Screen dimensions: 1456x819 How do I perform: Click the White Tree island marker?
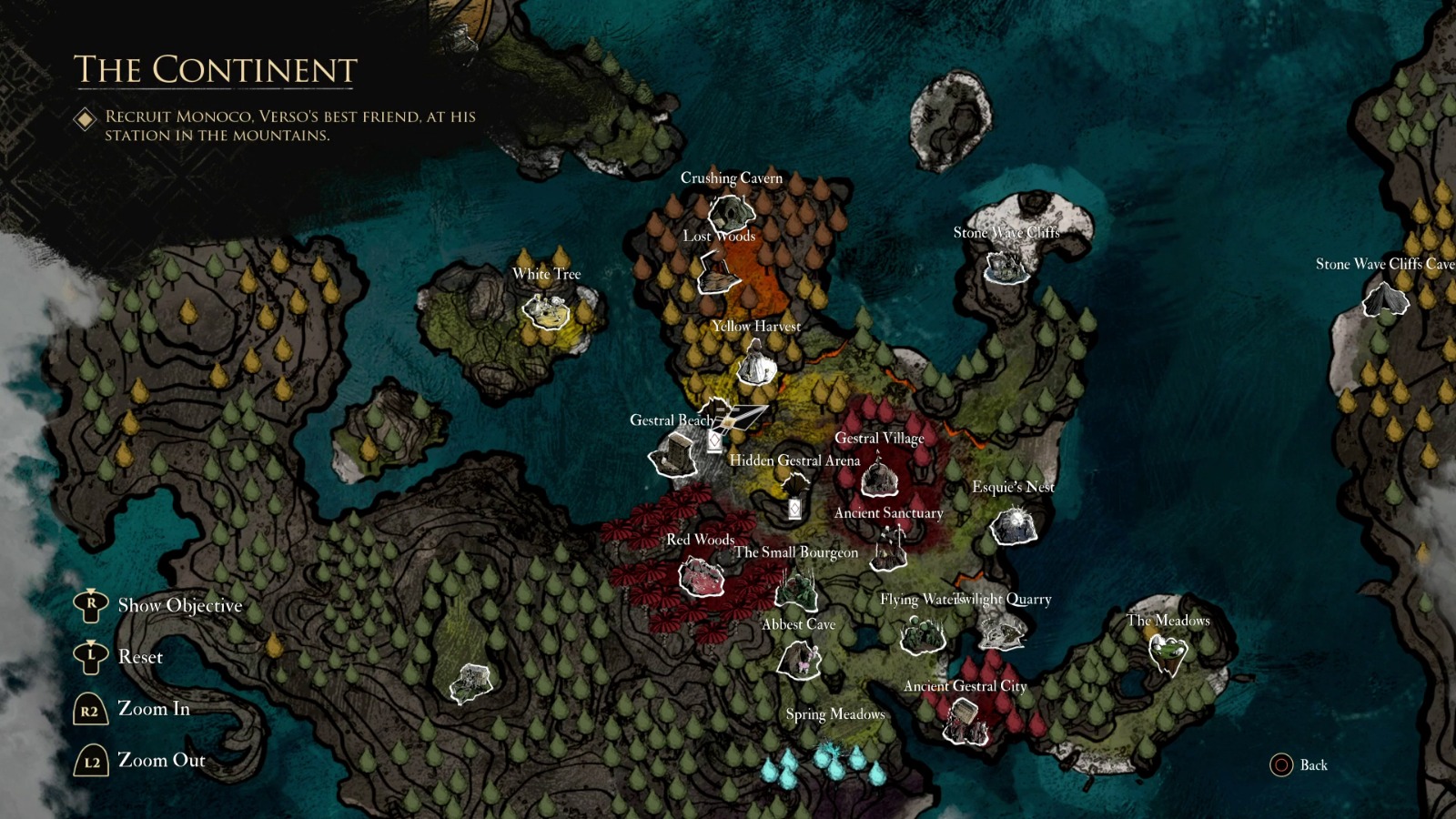pyautogui.click(x=545, y=311)
